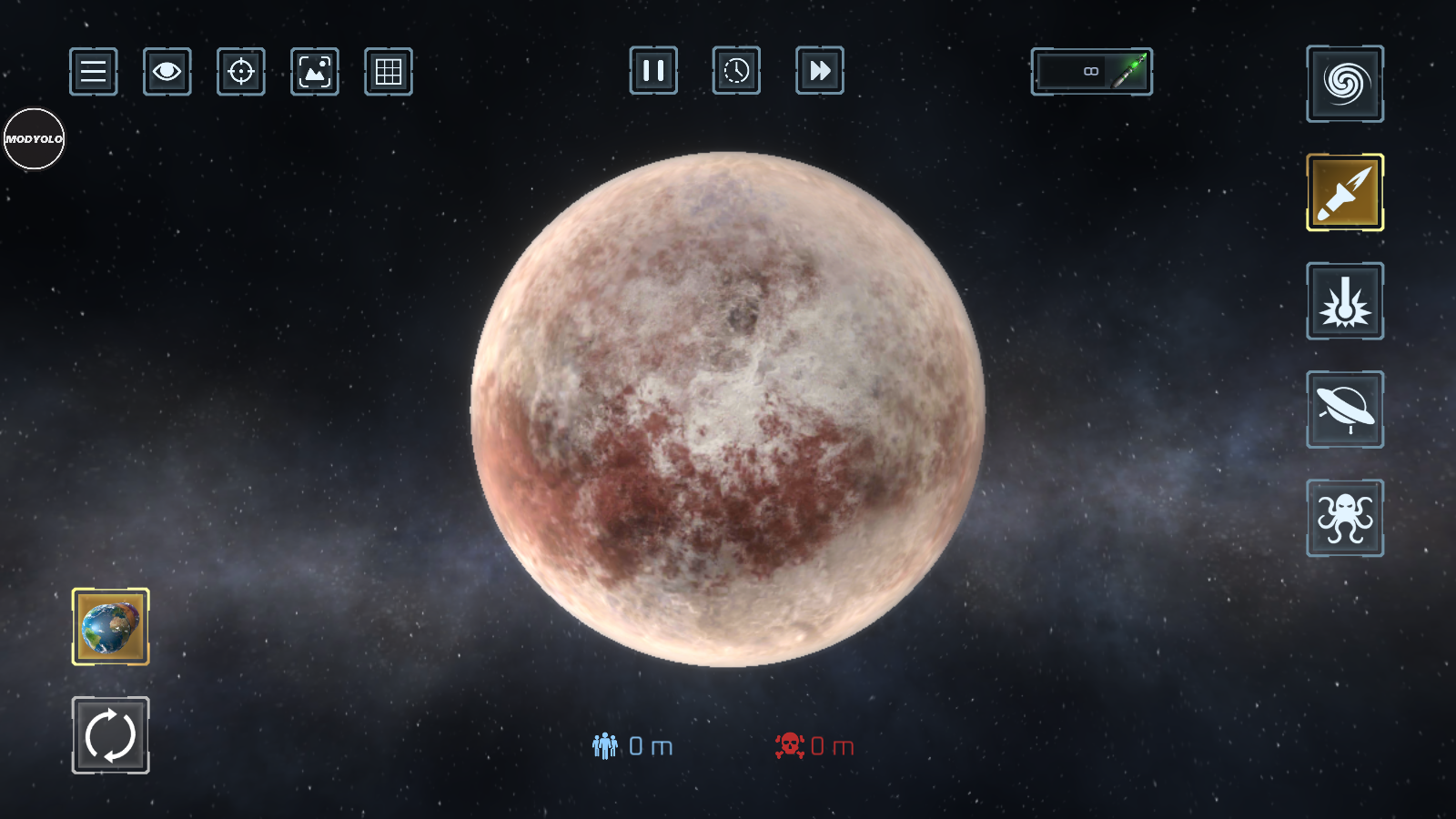Open the clock time control
The width and height of the screenshot is (1456, 819).
[x=736, y=70]
